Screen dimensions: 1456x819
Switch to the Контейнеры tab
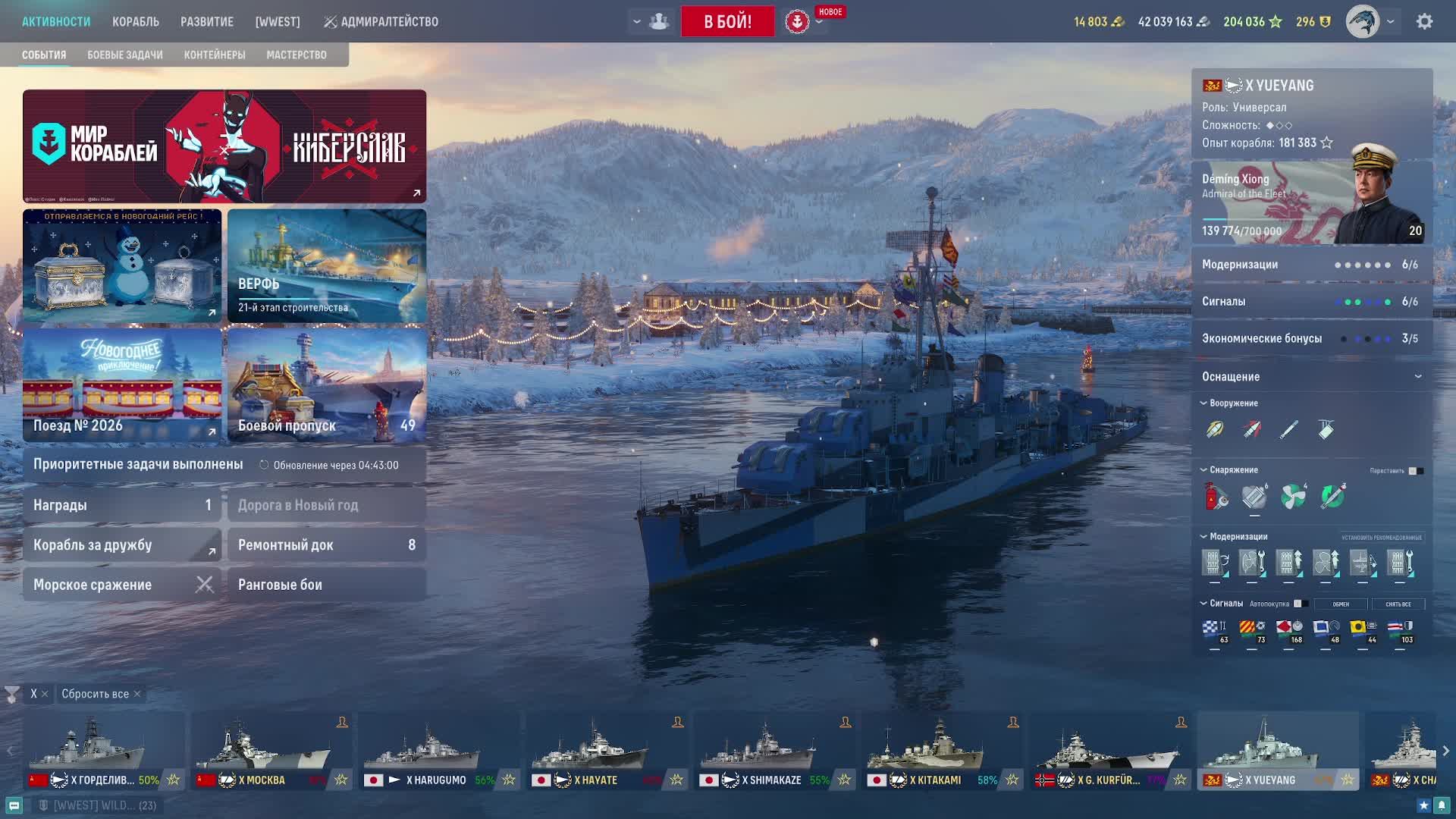click(215, 55)
